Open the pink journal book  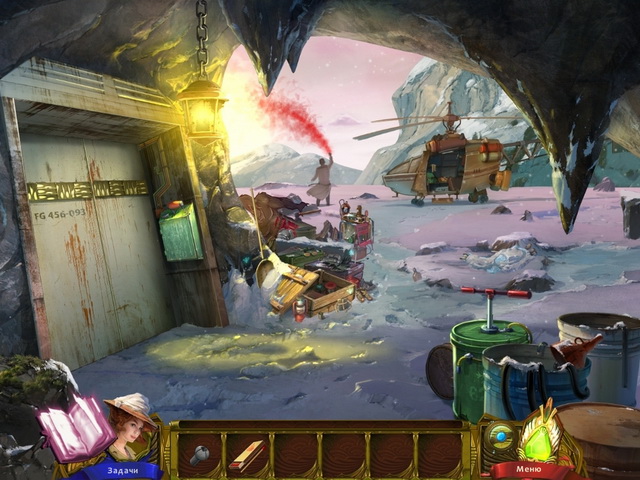coord(75,426)
